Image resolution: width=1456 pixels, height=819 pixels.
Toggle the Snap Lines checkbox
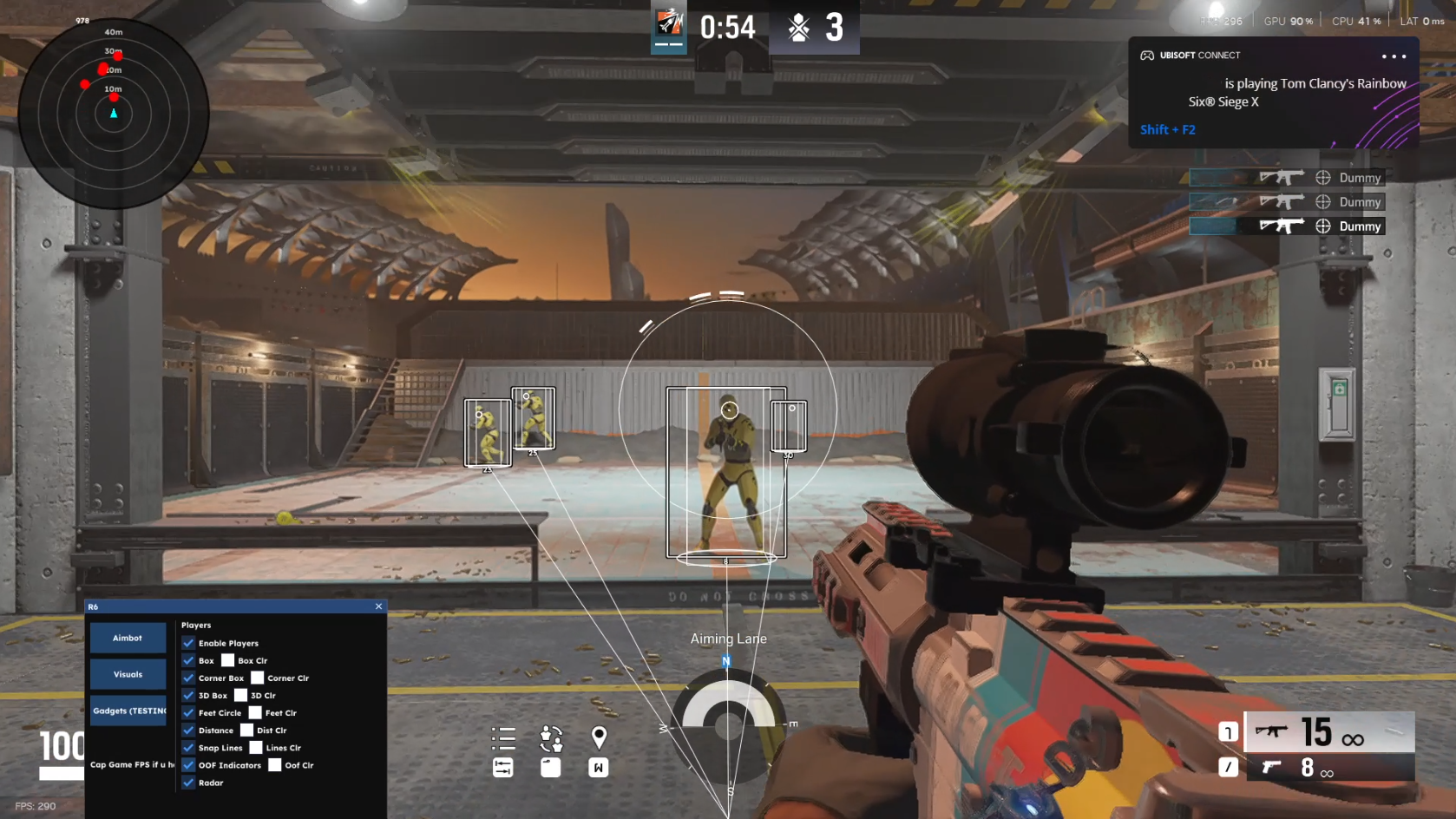pos(188,747)
